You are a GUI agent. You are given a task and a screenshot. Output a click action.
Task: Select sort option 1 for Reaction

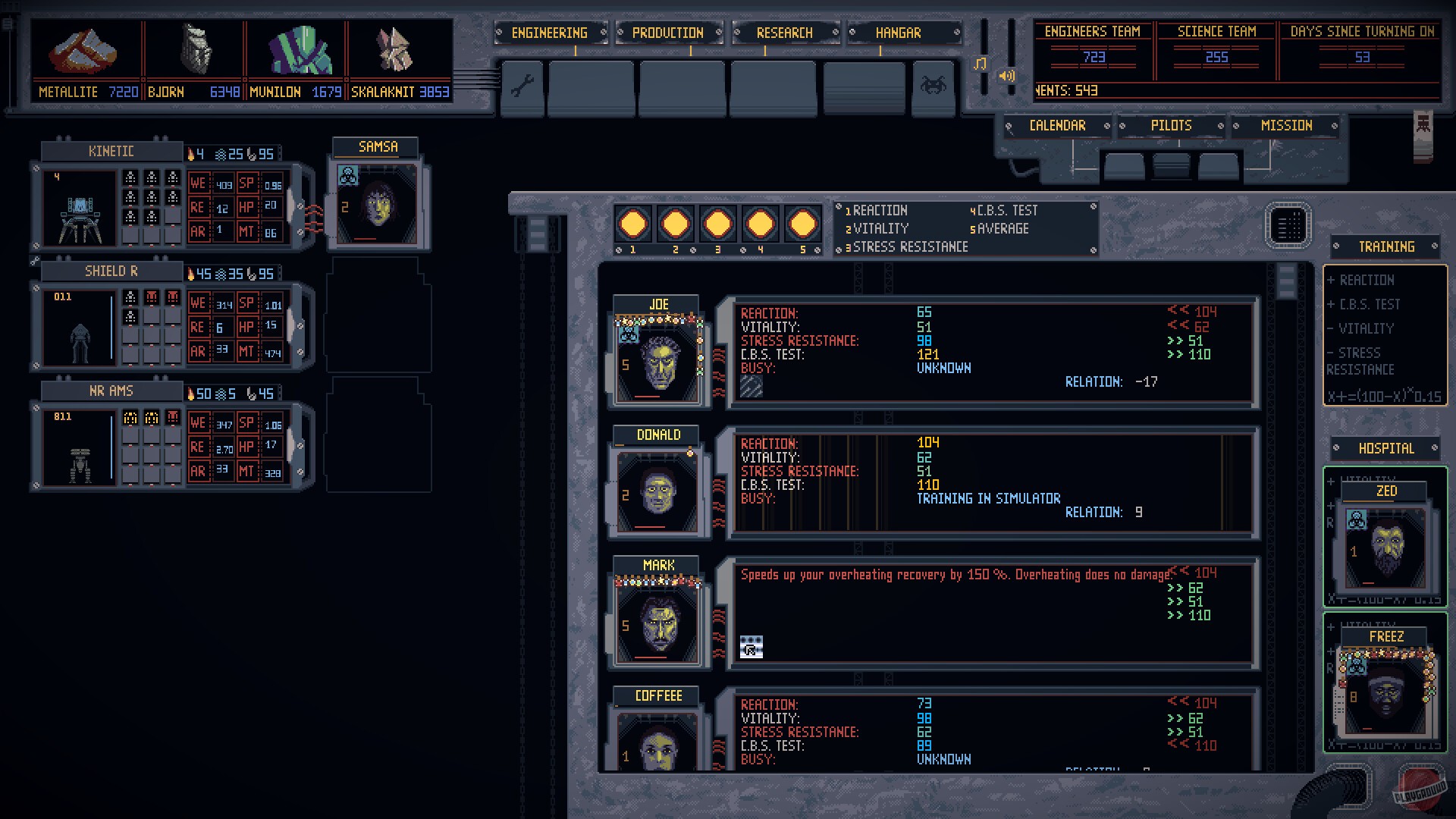(x=632, y=224)
